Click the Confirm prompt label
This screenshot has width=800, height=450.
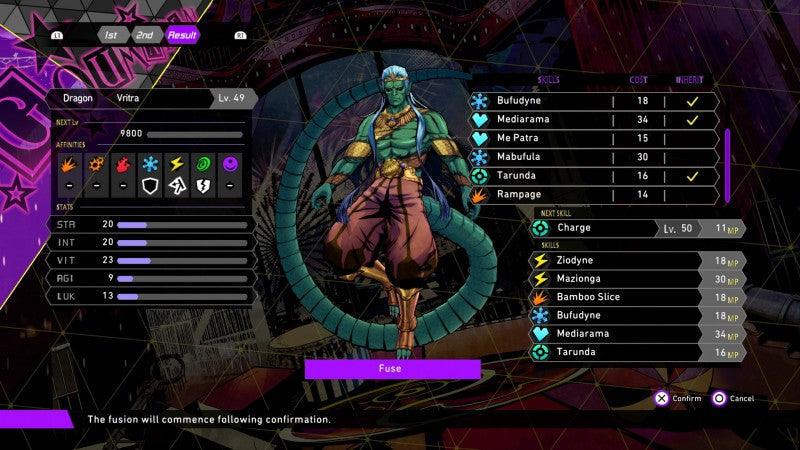pyautogui.click(x=686, y=398)
